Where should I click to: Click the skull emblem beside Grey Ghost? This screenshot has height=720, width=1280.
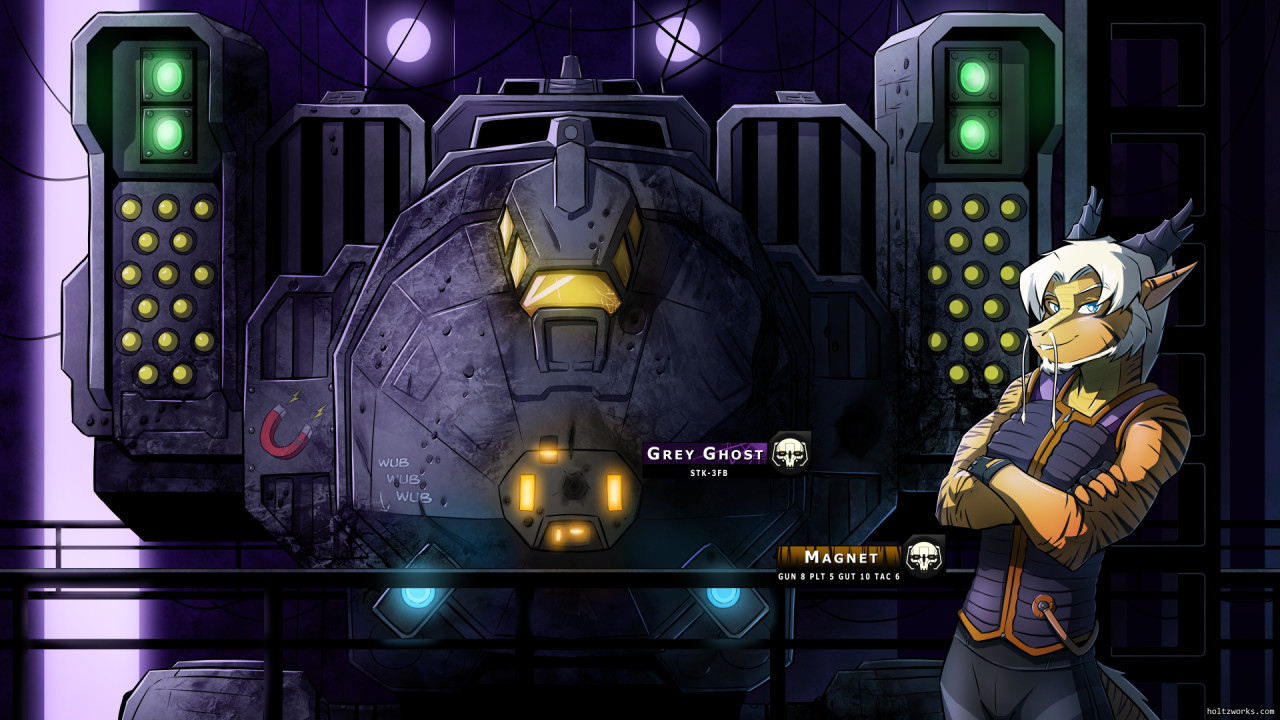tap(790, 454)
